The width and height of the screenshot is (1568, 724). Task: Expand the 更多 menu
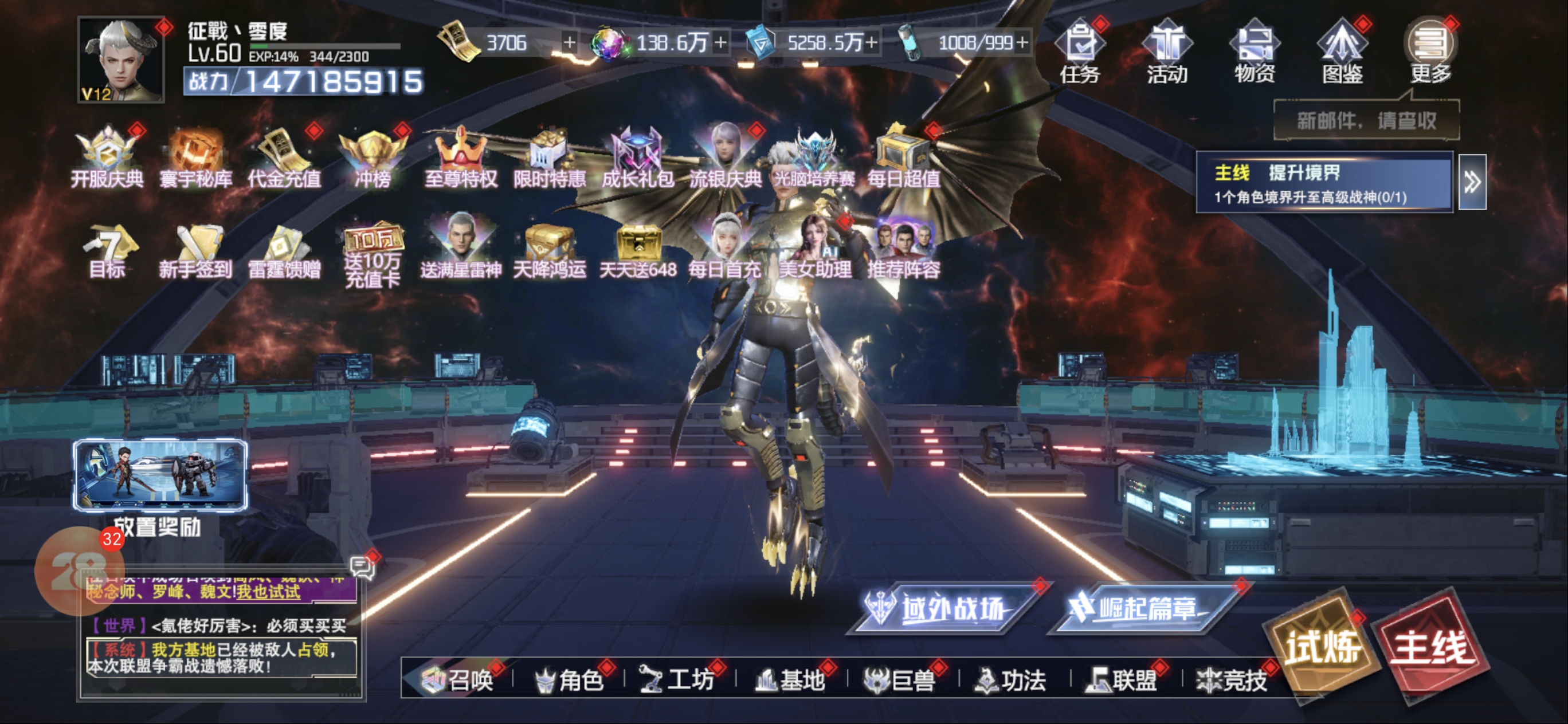(x=1430, y=51)
